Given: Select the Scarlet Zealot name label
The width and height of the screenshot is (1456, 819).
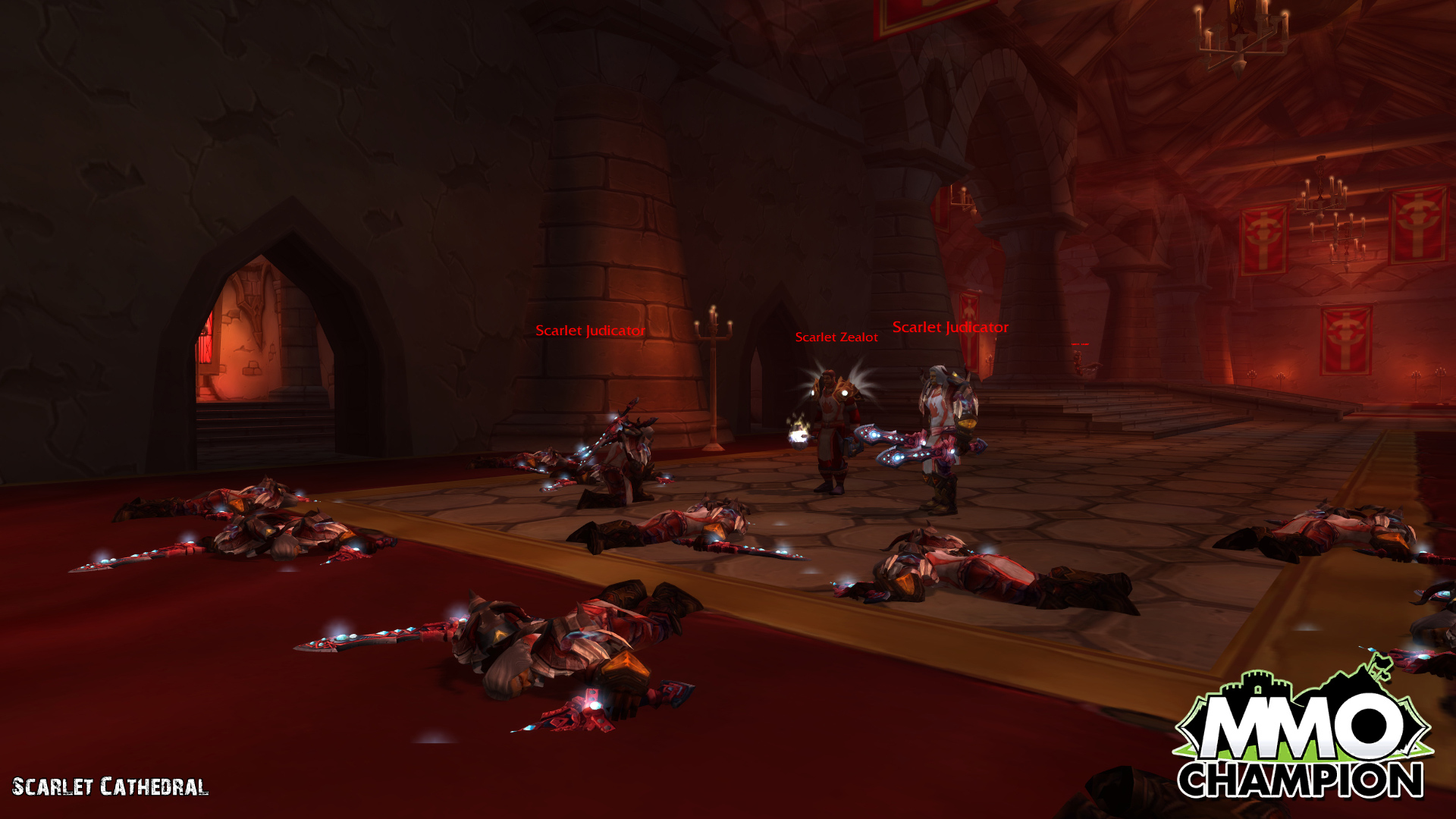Looking at the screenshot, I should [x=836, y=337].
